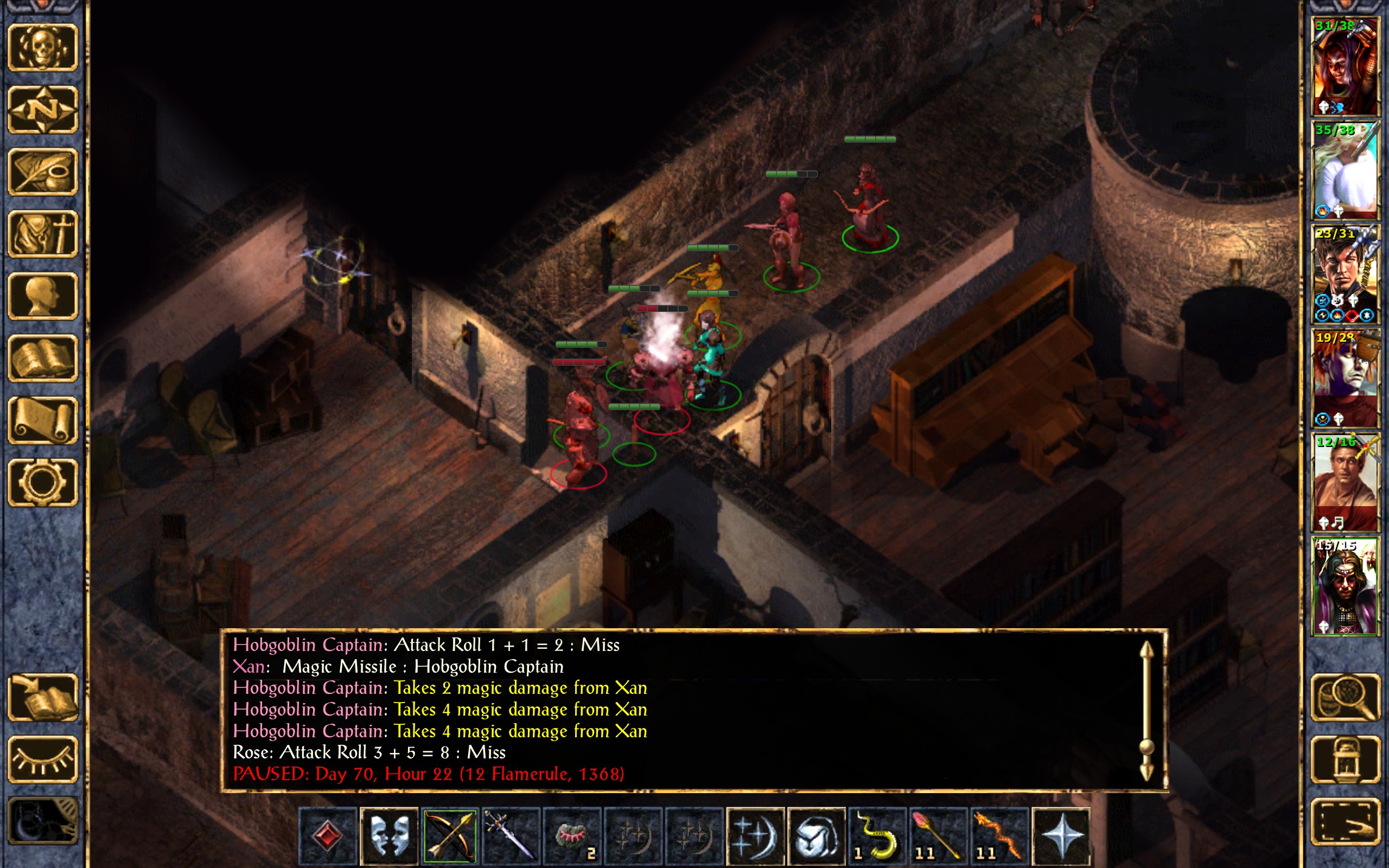Open the journal quill button
Screen dimensions: 1389x868
click(x=43, y=171)
